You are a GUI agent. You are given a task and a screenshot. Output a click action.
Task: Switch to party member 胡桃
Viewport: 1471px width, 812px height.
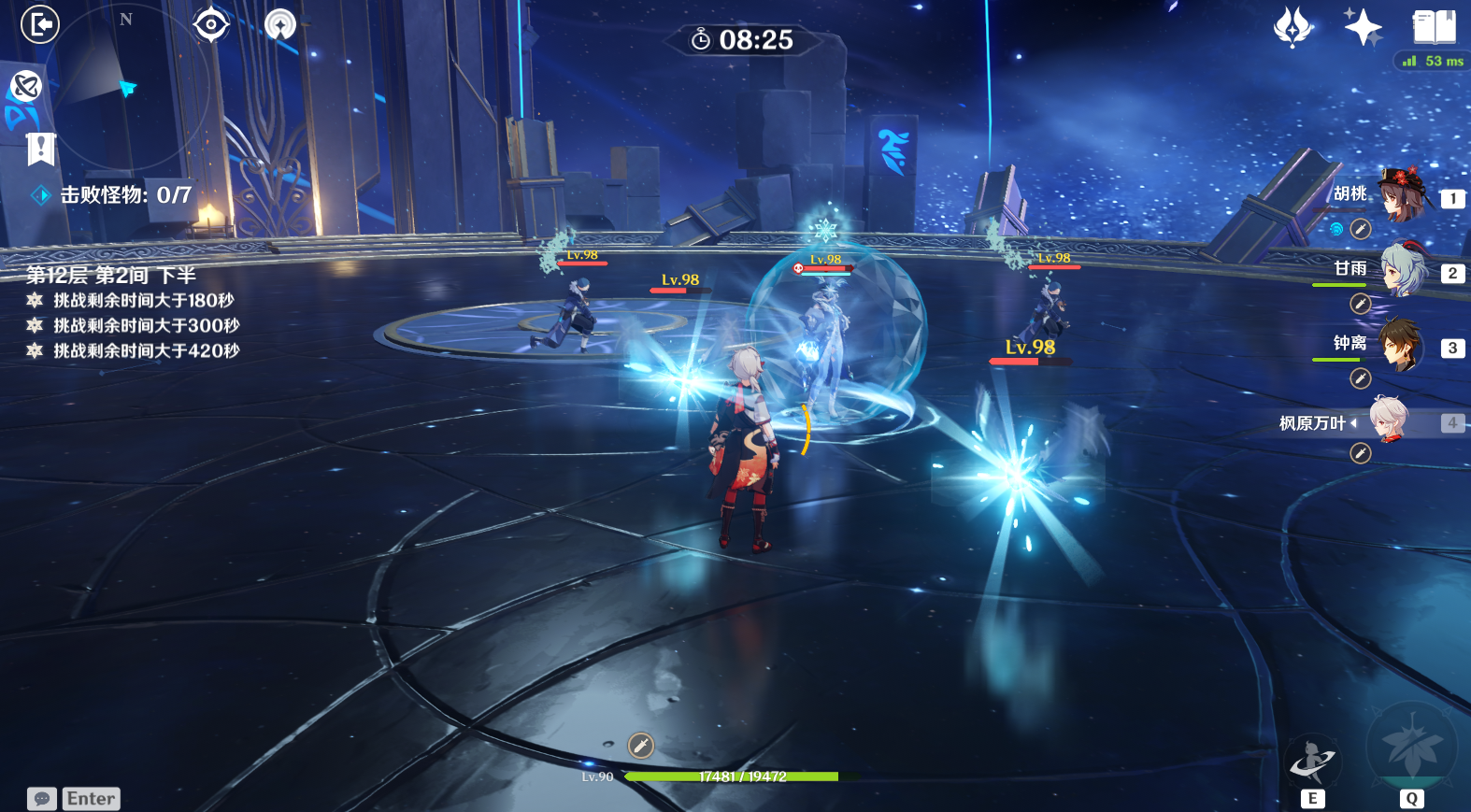coord(1402,195)
